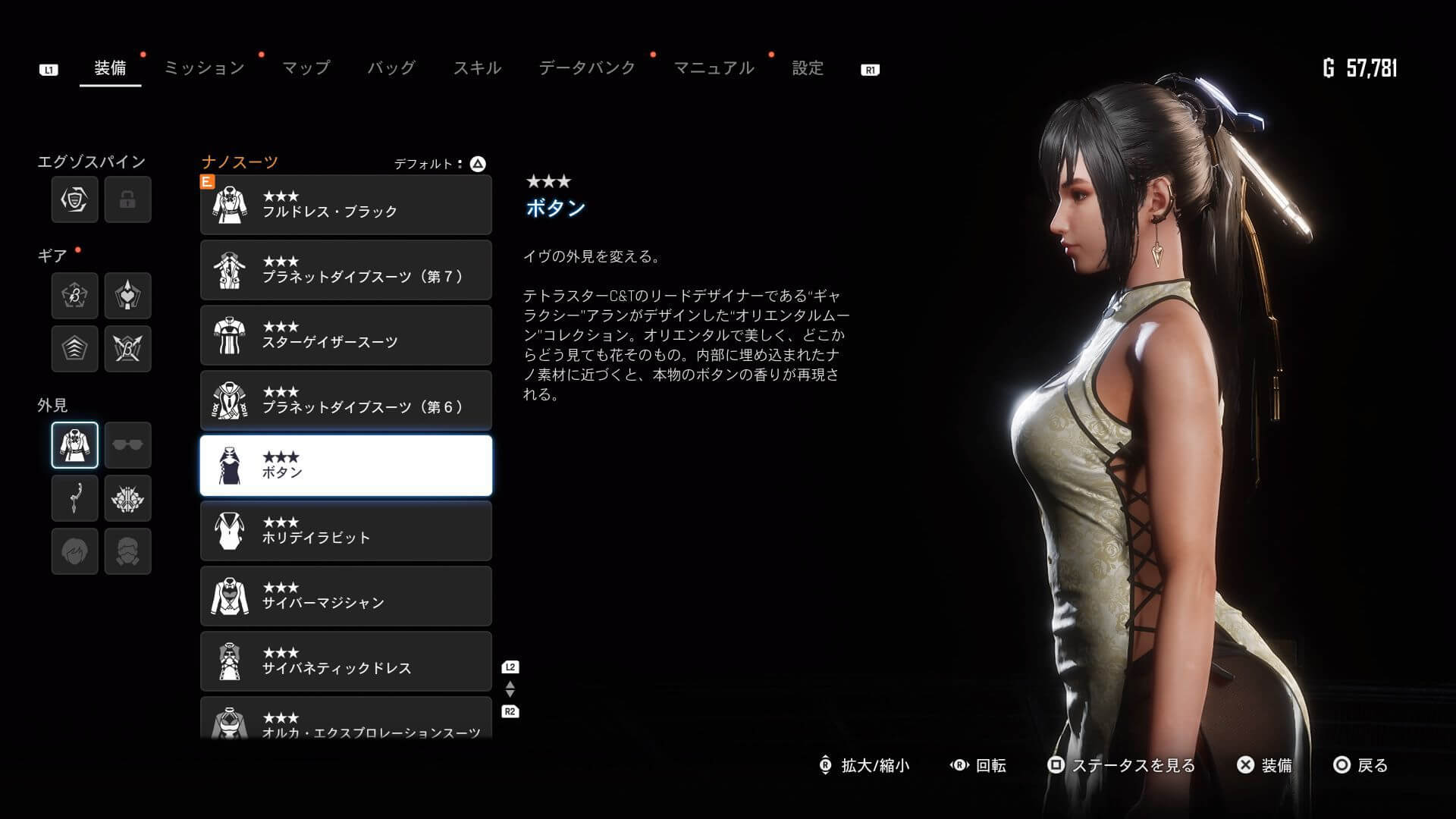Choose プラネットダイブスーツ（第７）from the list
Image resolution: width=1456 pixels, height=819 pixels.
tap(346, 270)
